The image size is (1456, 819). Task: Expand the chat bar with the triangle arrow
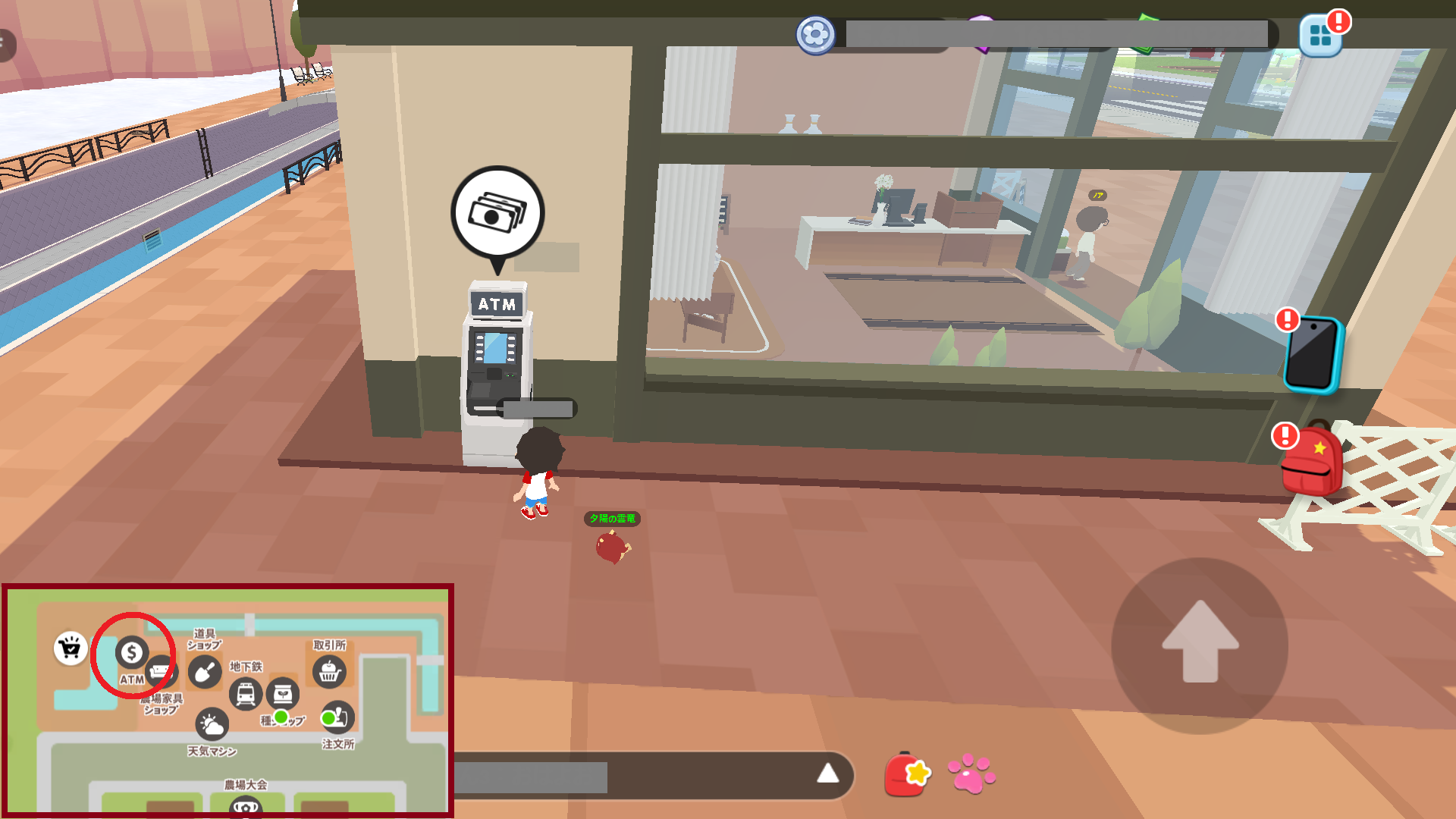tap(827, 774)
